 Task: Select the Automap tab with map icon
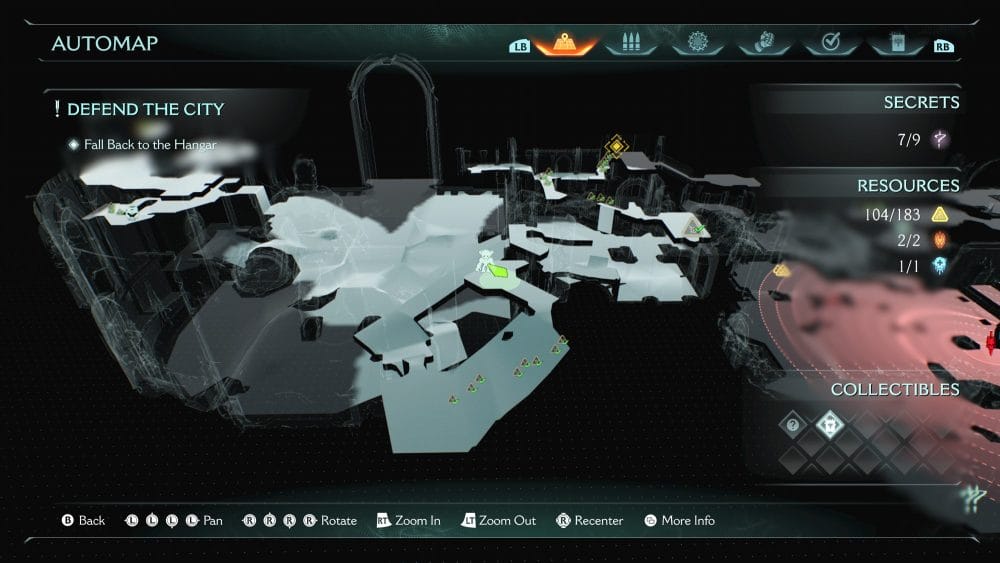point(565,44)
